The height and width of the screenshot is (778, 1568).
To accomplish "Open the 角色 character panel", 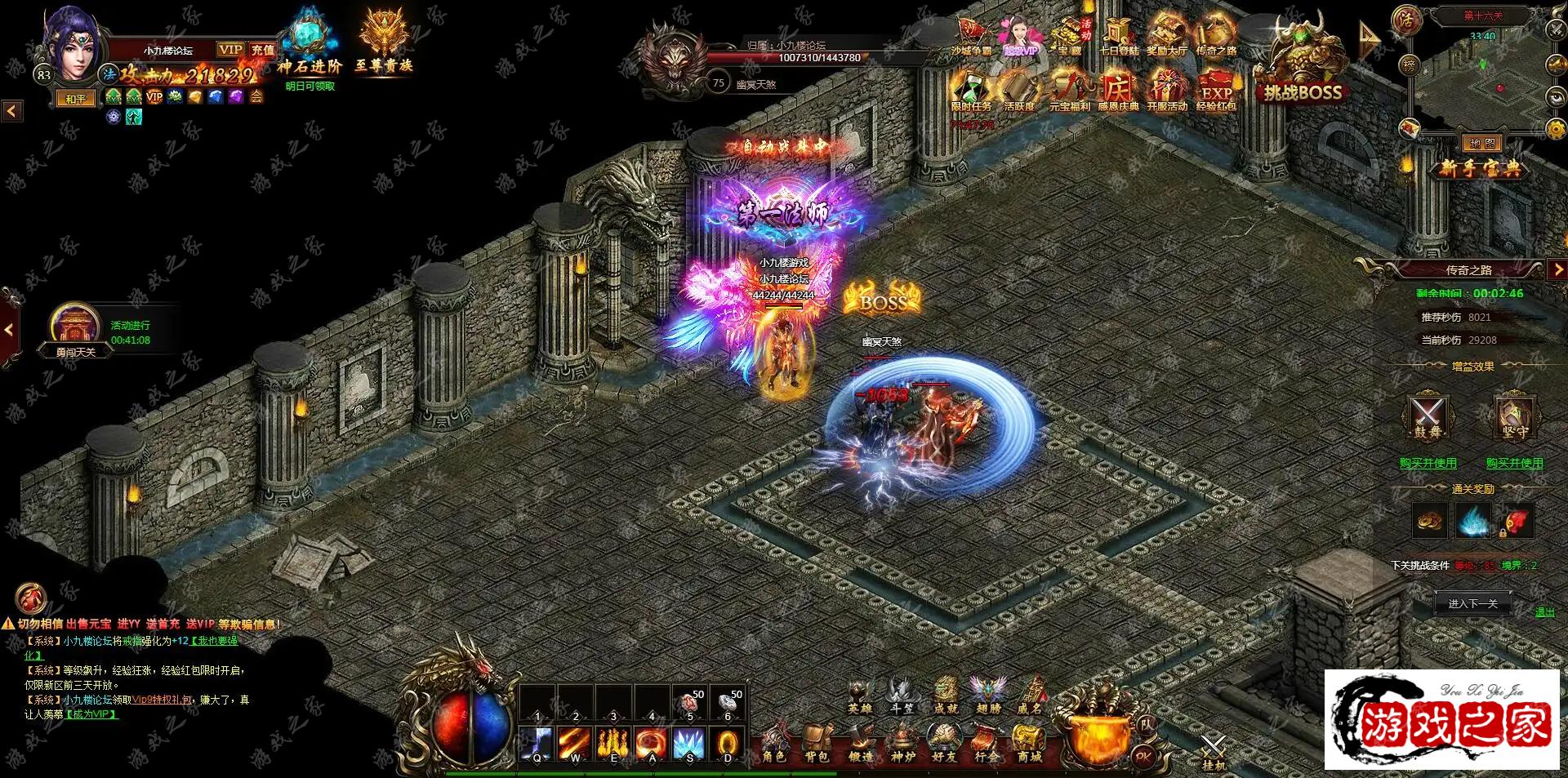I will (x=773, y=744).
